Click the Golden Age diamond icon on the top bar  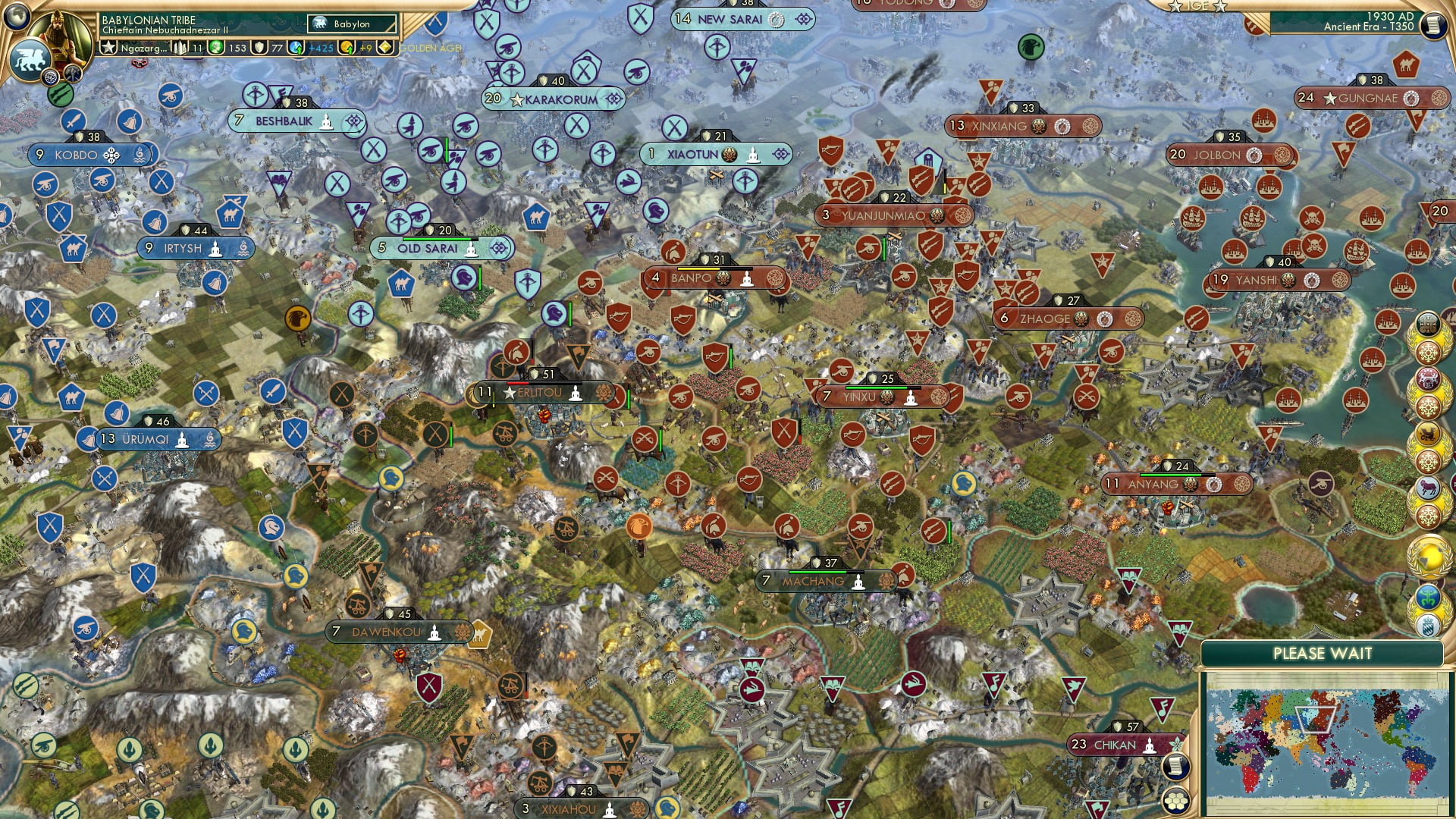[385, 47]
